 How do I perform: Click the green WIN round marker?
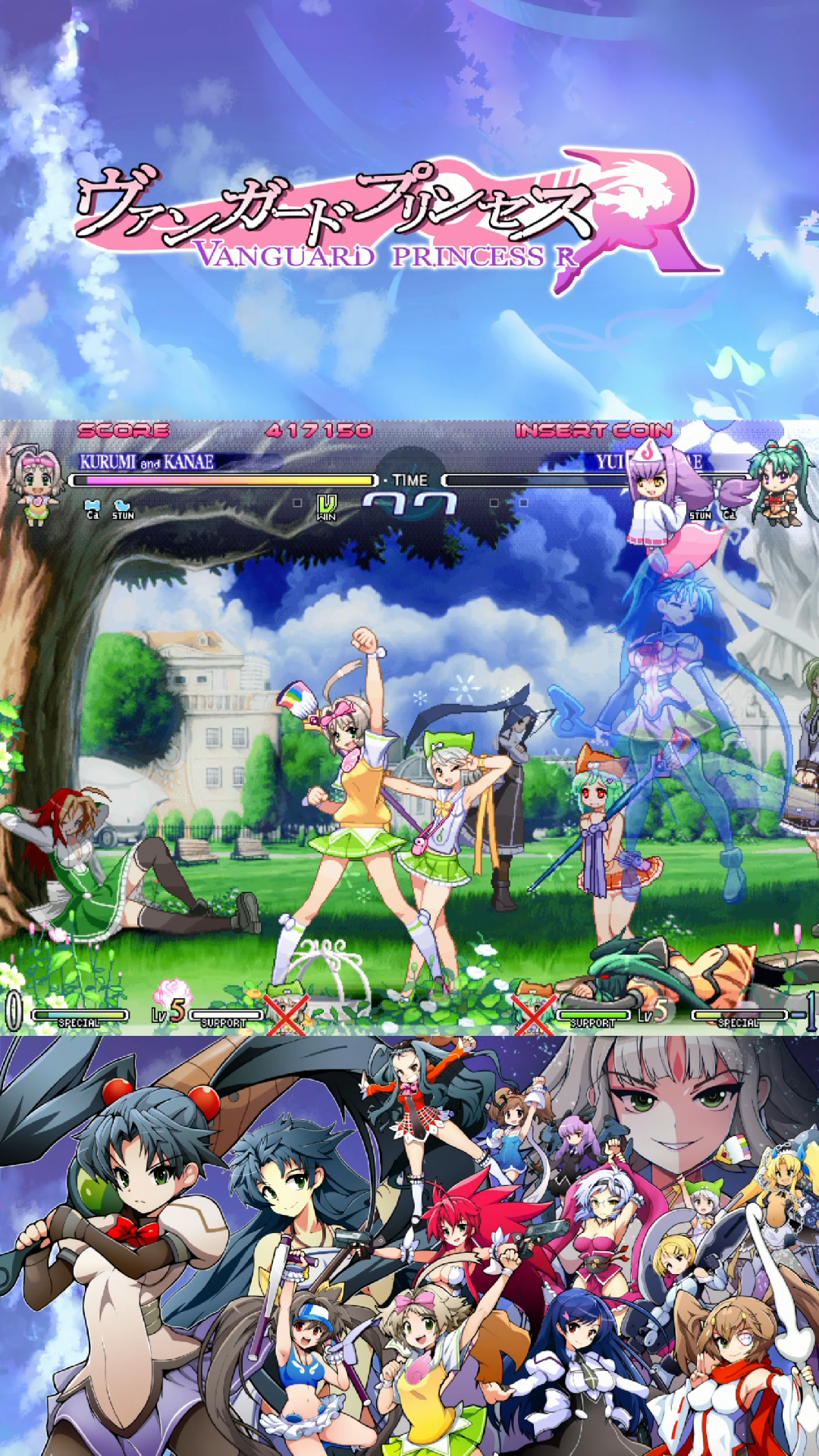coord(326,507)
